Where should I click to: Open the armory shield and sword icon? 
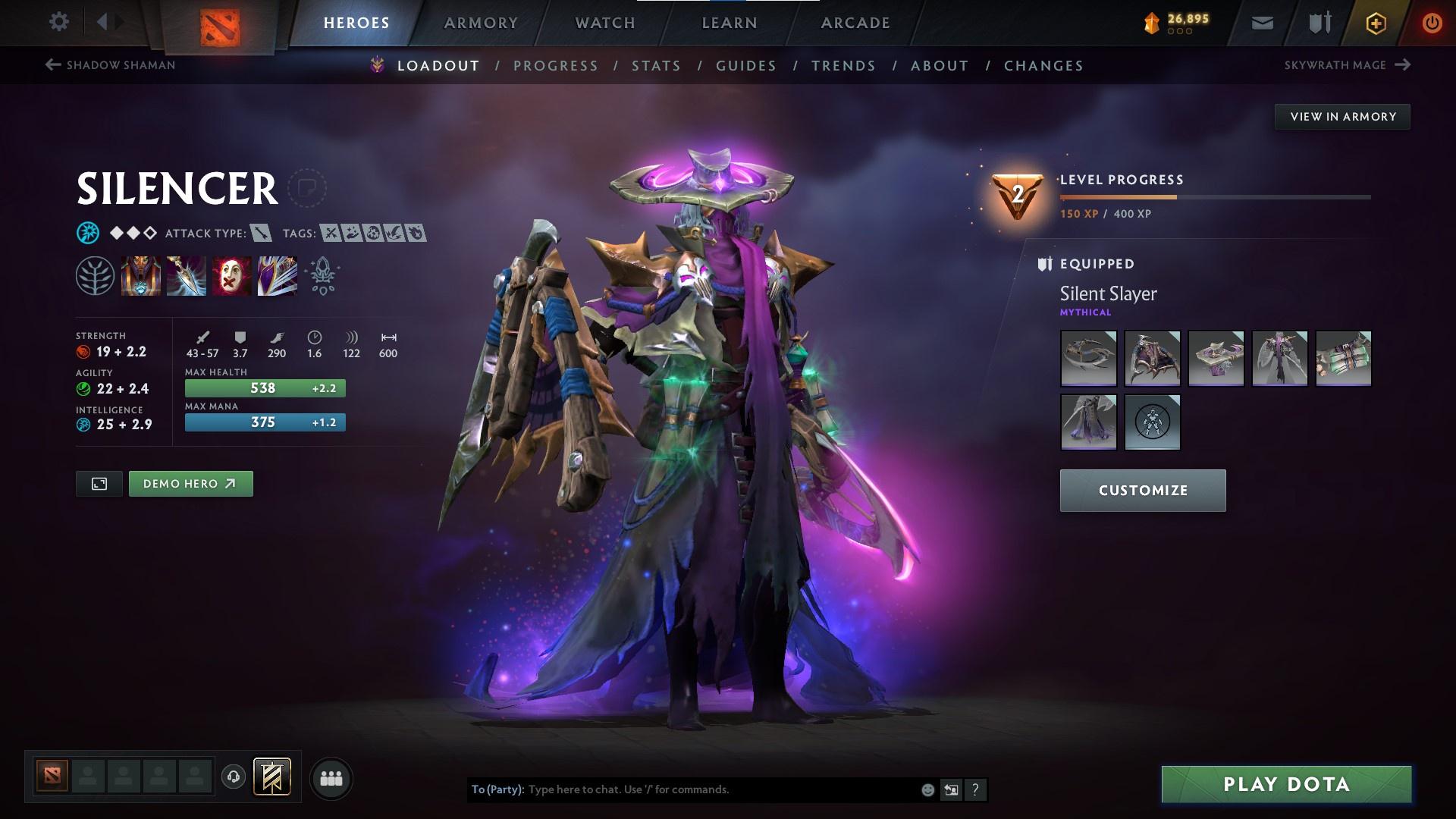click(x=1318, y=23)
